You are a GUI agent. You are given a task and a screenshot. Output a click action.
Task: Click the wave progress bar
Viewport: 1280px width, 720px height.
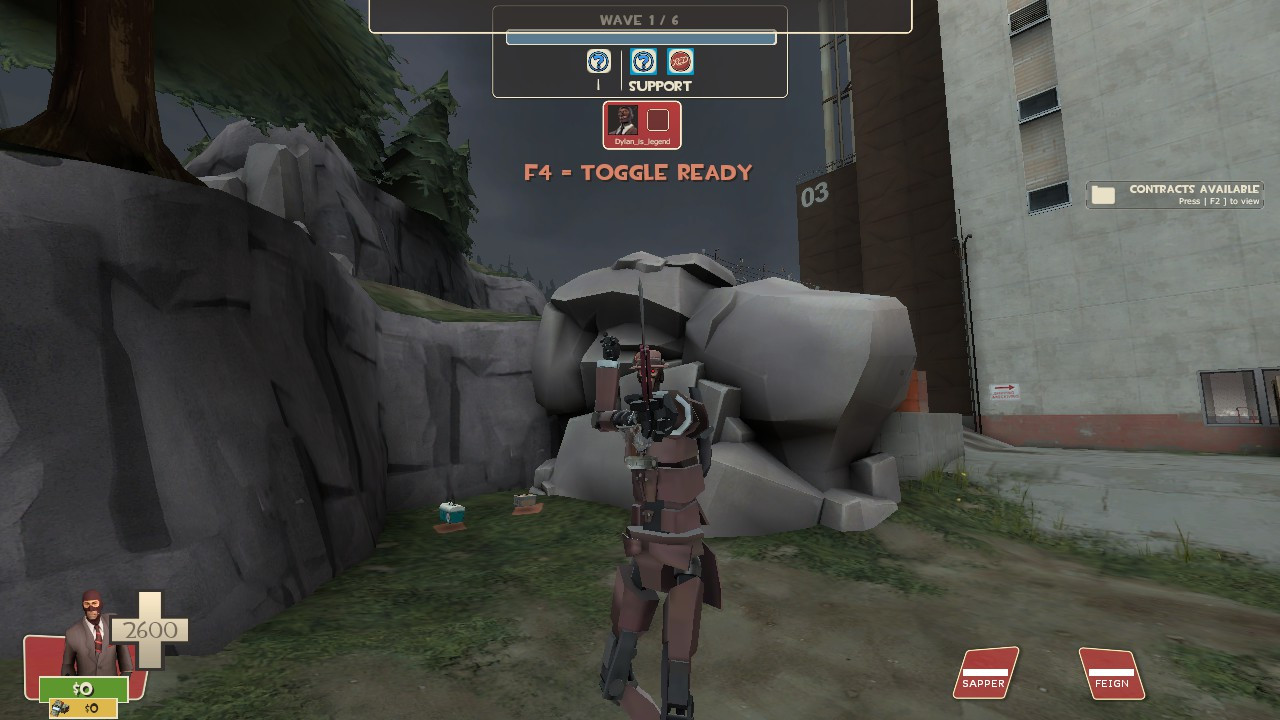pos(641,36)
